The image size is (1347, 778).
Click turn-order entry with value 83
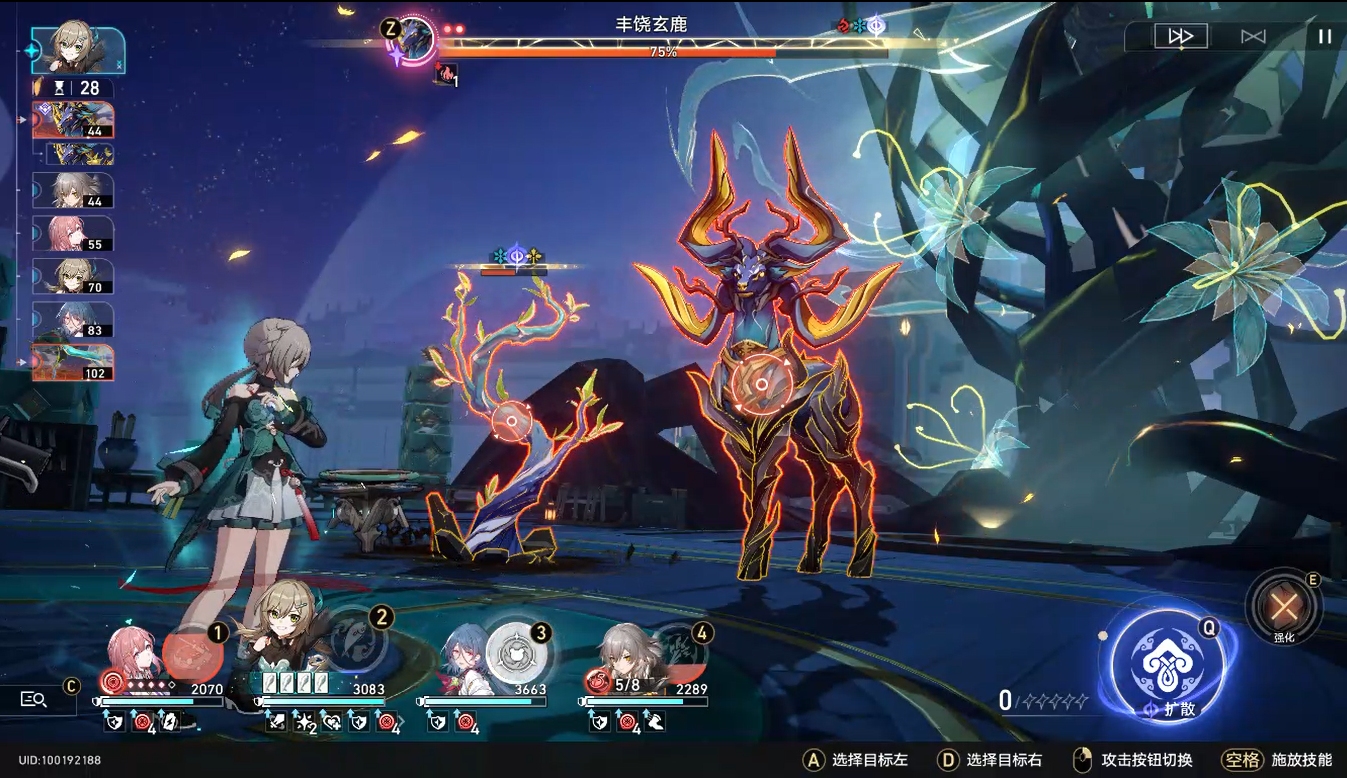point(73,319)
